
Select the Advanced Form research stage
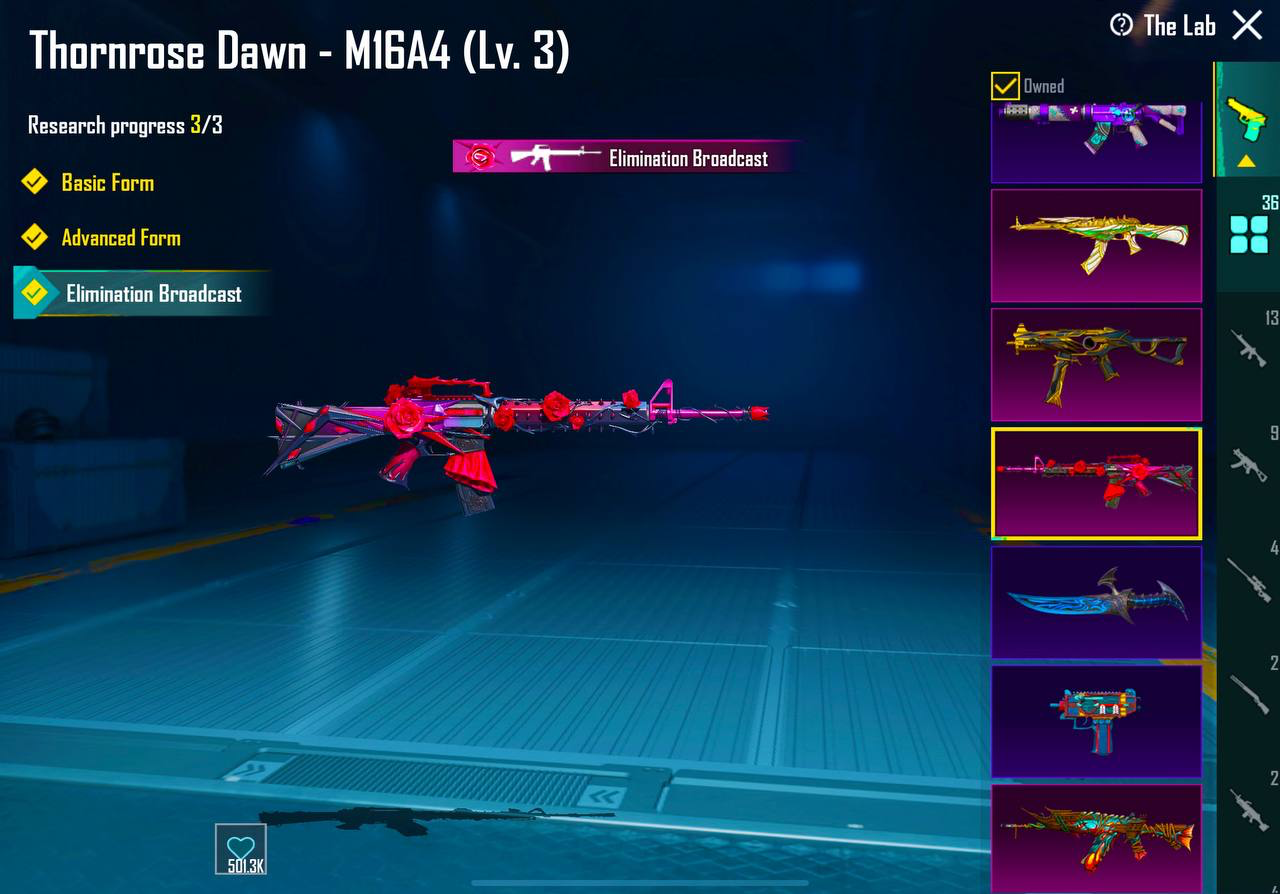[121, 238]
